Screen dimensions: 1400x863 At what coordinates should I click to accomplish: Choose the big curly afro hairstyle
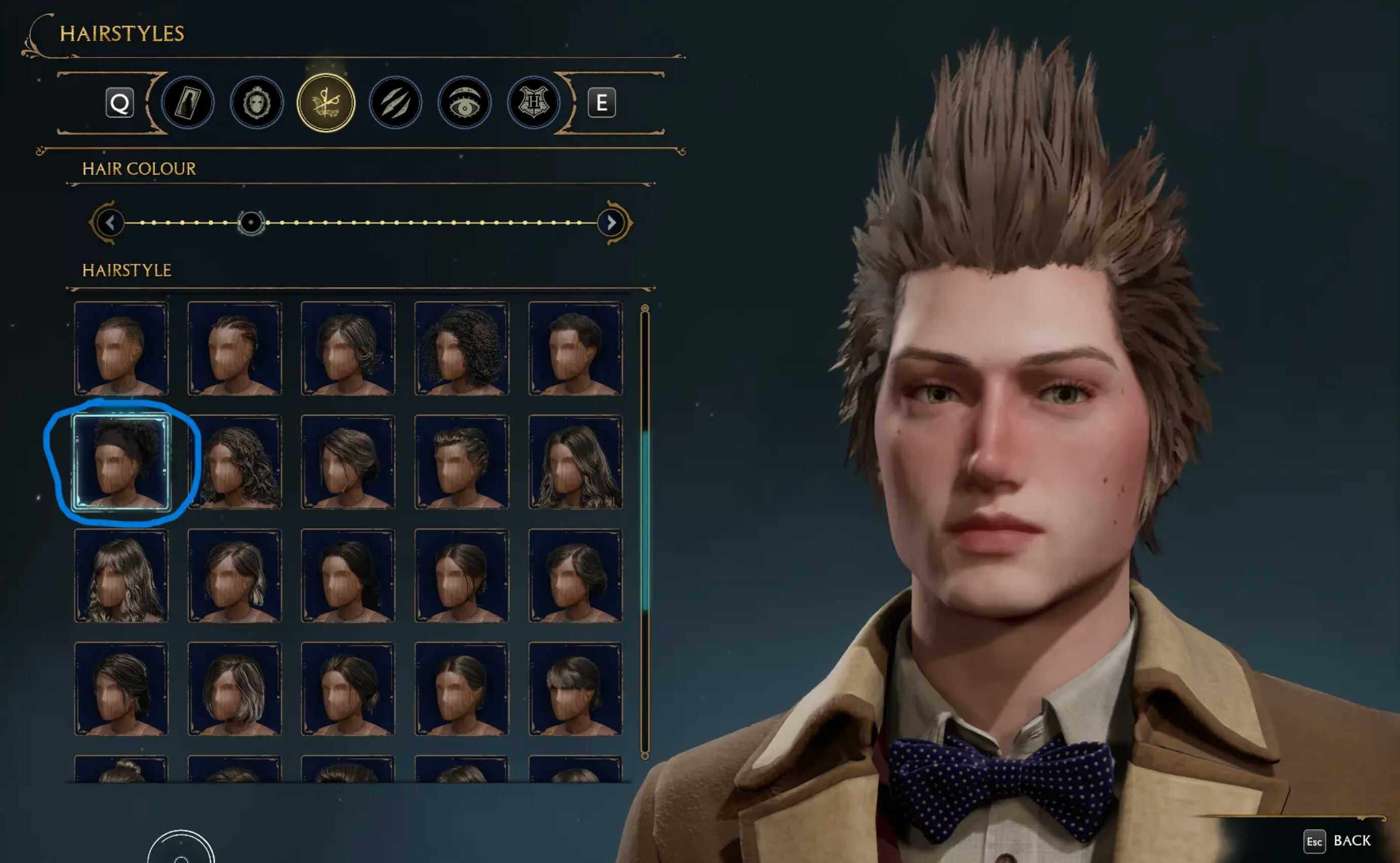pyautogui.click(x=461, y=348)
